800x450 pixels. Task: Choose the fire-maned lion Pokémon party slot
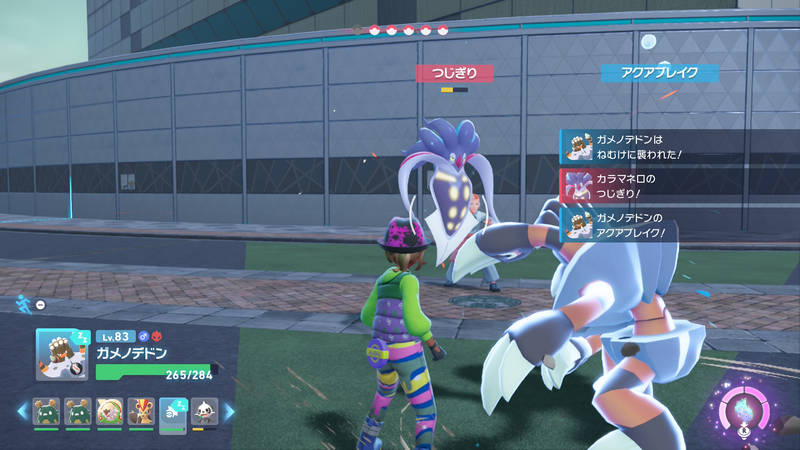pyautogui.click(x=141, y=412)
